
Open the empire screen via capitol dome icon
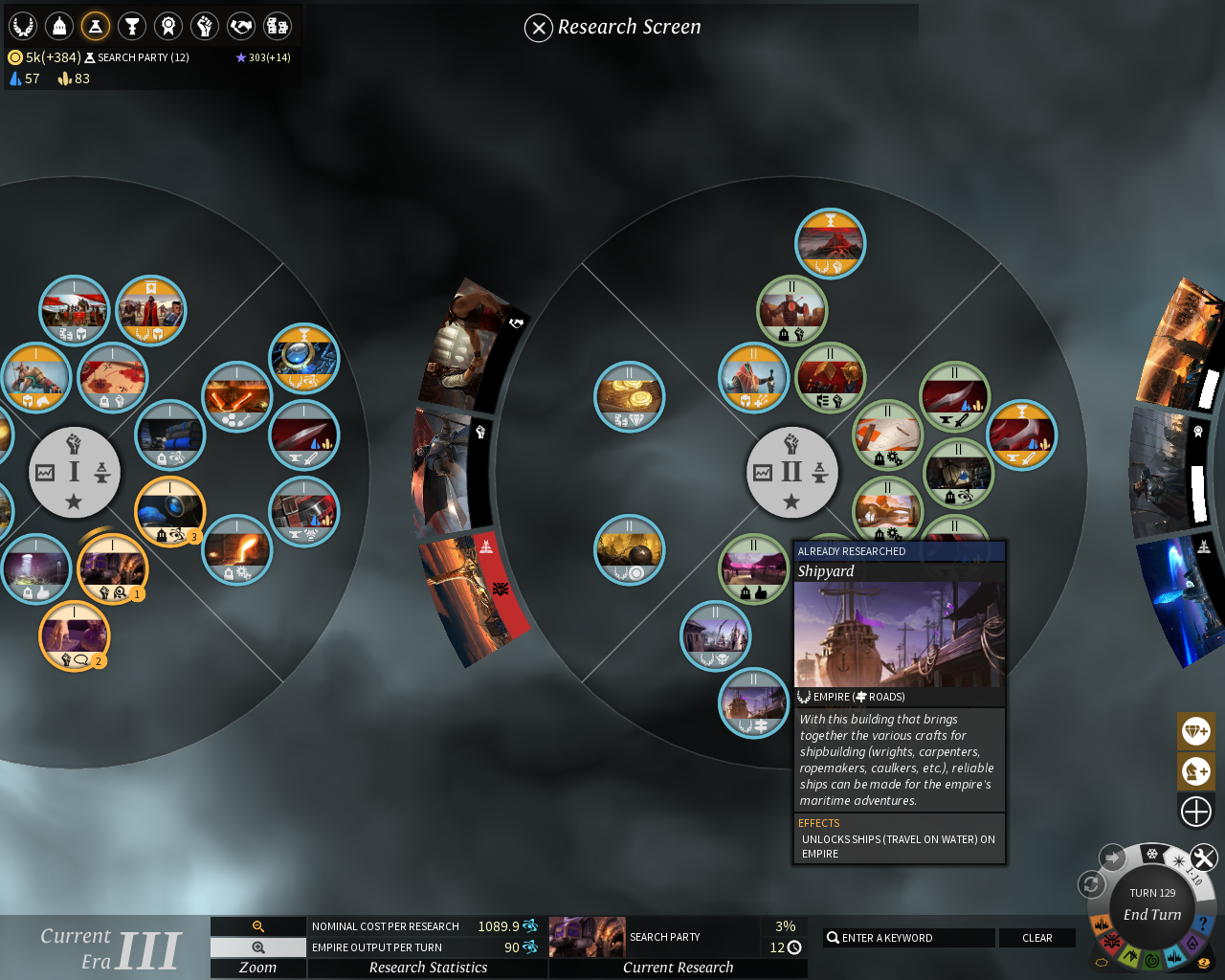[57, 25]
